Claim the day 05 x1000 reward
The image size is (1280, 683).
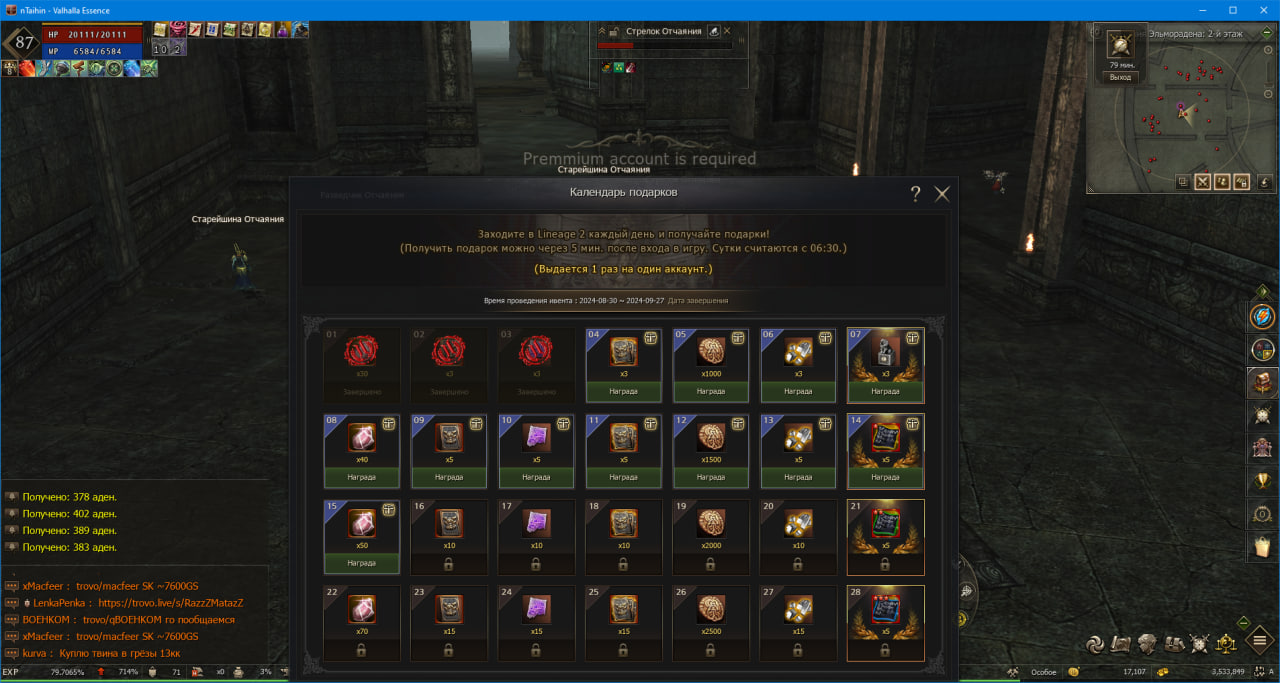coord(711,391)
